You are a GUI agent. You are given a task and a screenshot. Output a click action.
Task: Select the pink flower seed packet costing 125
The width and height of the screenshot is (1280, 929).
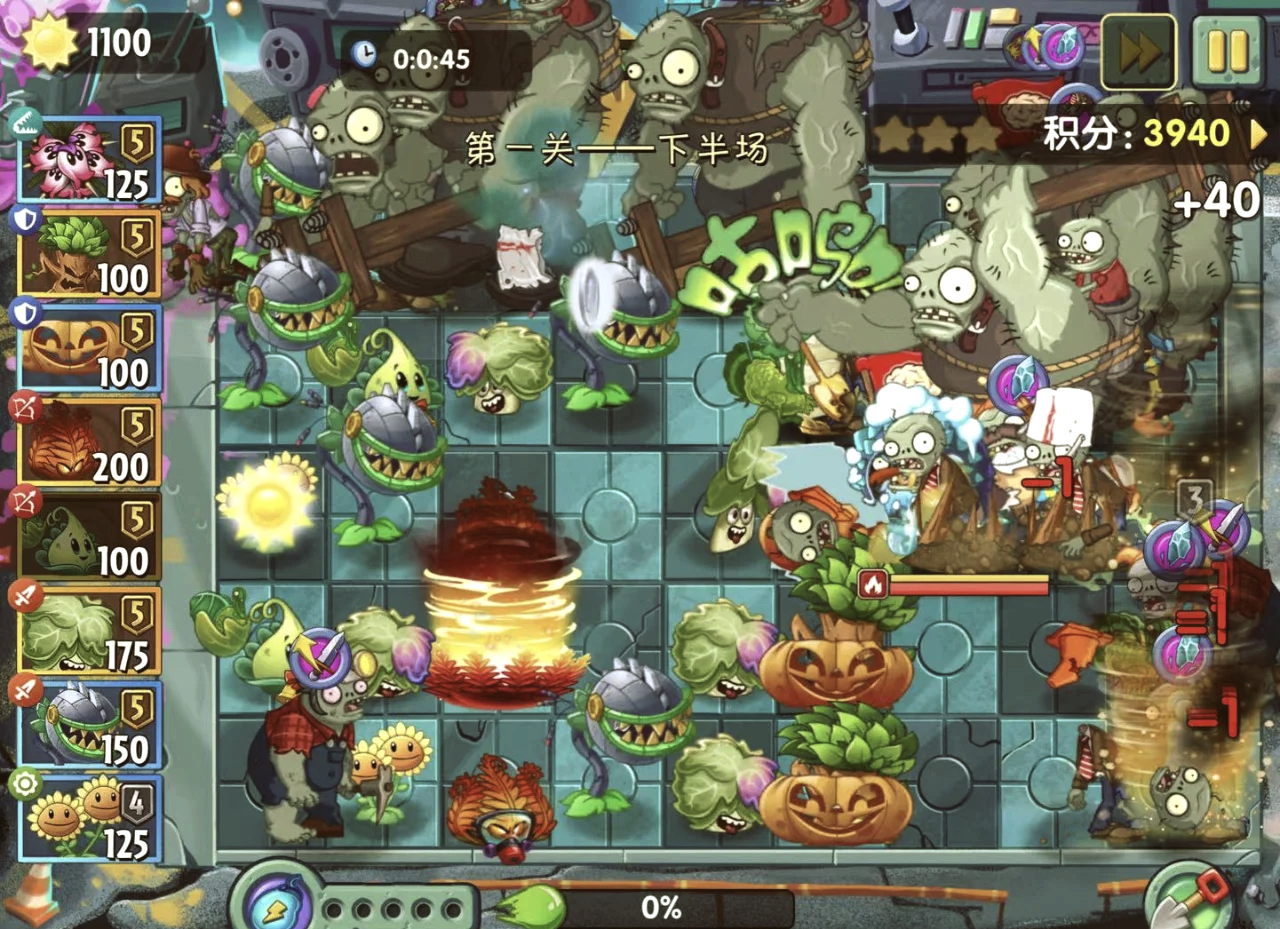(90, 160)
